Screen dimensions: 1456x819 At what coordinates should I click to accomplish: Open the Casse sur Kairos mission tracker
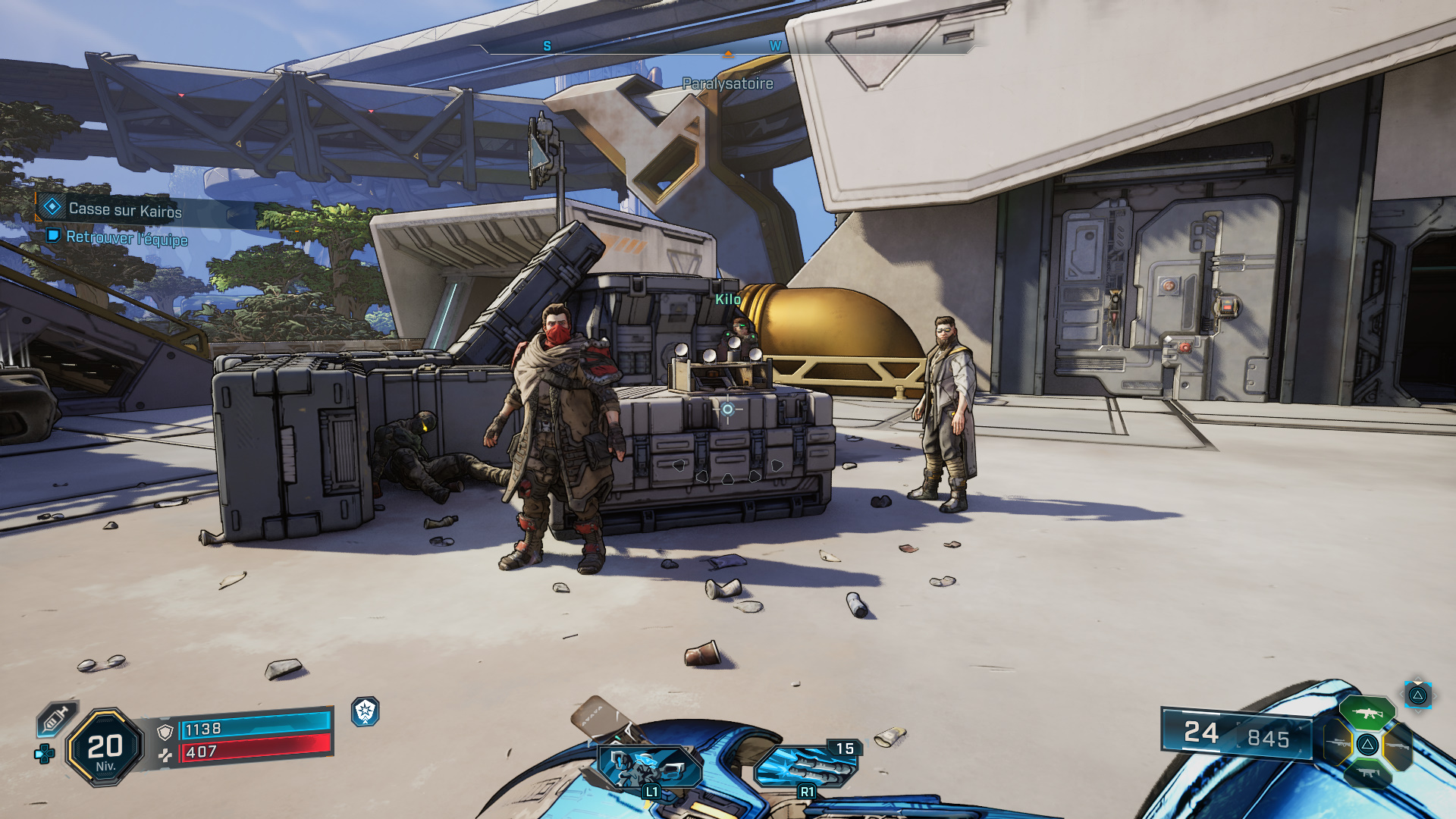pyautogui.click(x=125, y=209)
